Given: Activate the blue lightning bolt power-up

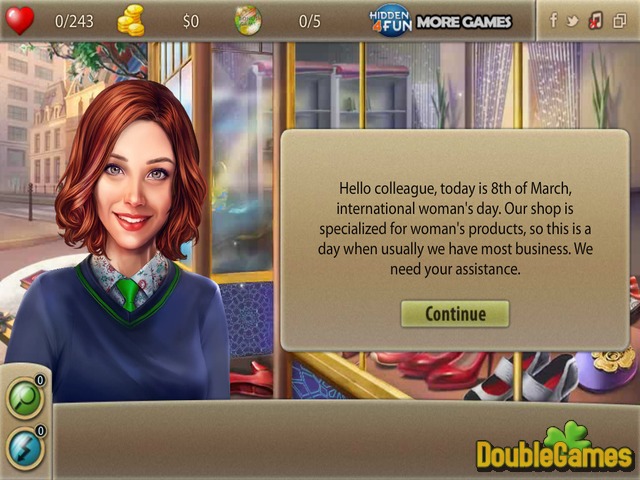Looking at the screenshot, I should click(23, 446).
